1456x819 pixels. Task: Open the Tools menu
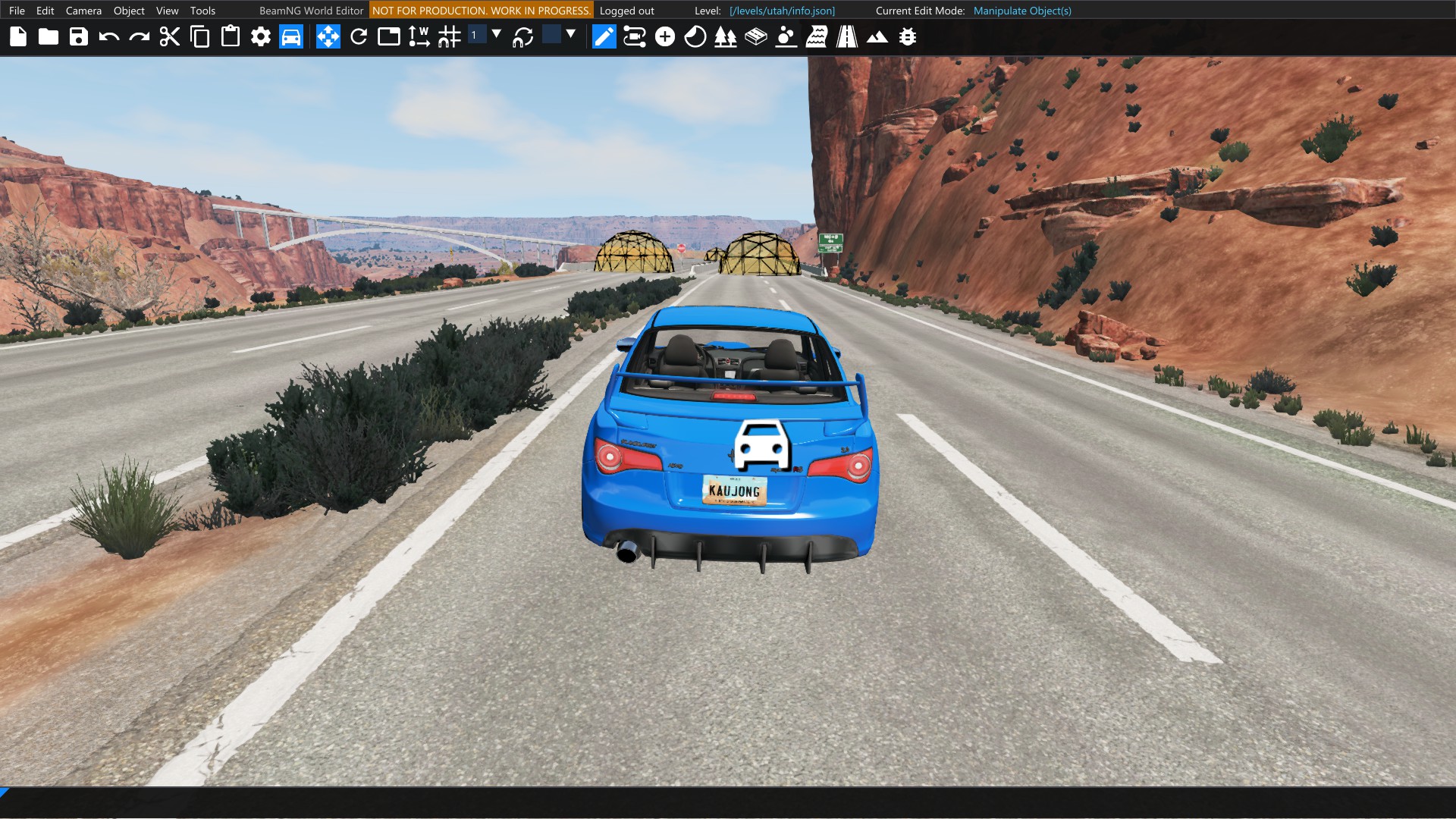[x=202, y=11]
